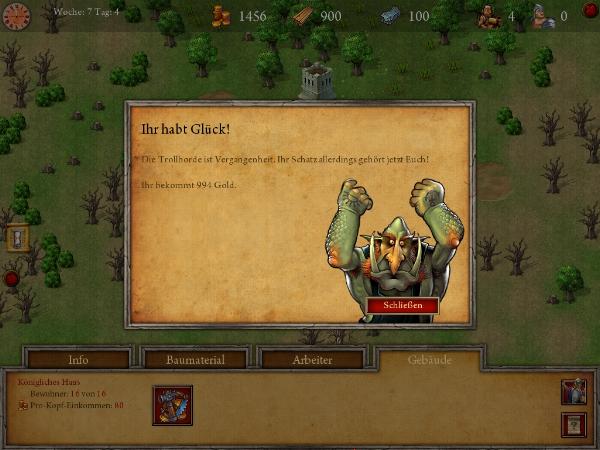Open the knight portrait button in the bottom panel
The height and width of the screenshot is (450, 600).
[x=574, y=393]
